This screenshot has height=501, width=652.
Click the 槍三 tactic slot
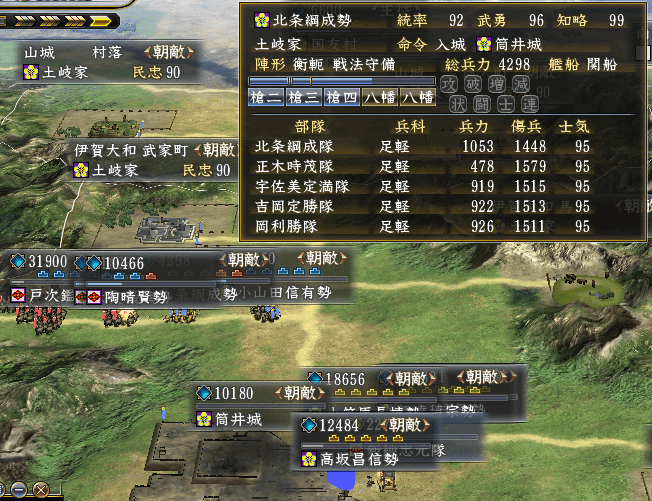coord(302,98)
